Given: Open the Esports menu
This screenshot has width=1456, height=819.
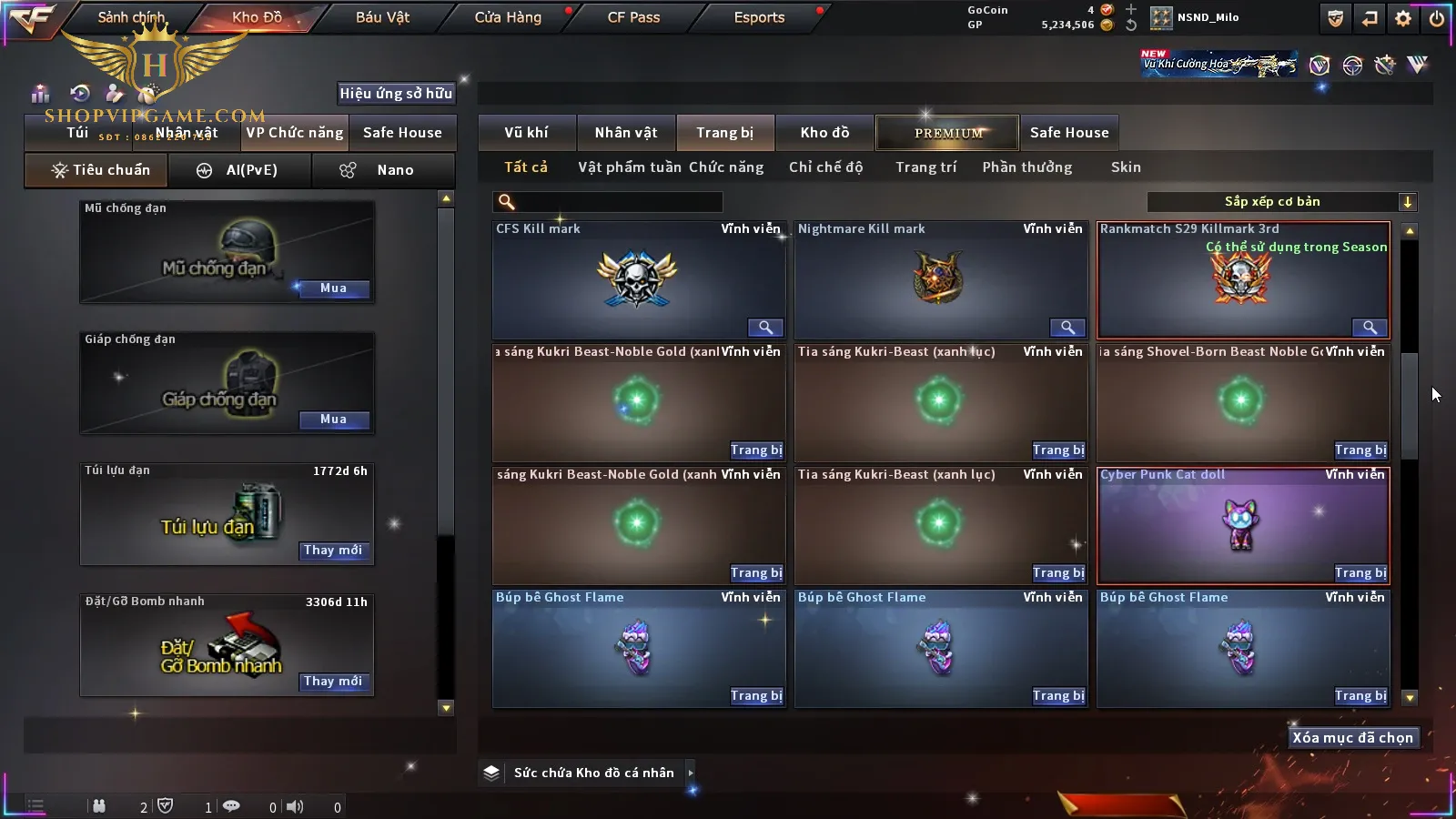Looking at the screenshot, I should tap(759, 17).
